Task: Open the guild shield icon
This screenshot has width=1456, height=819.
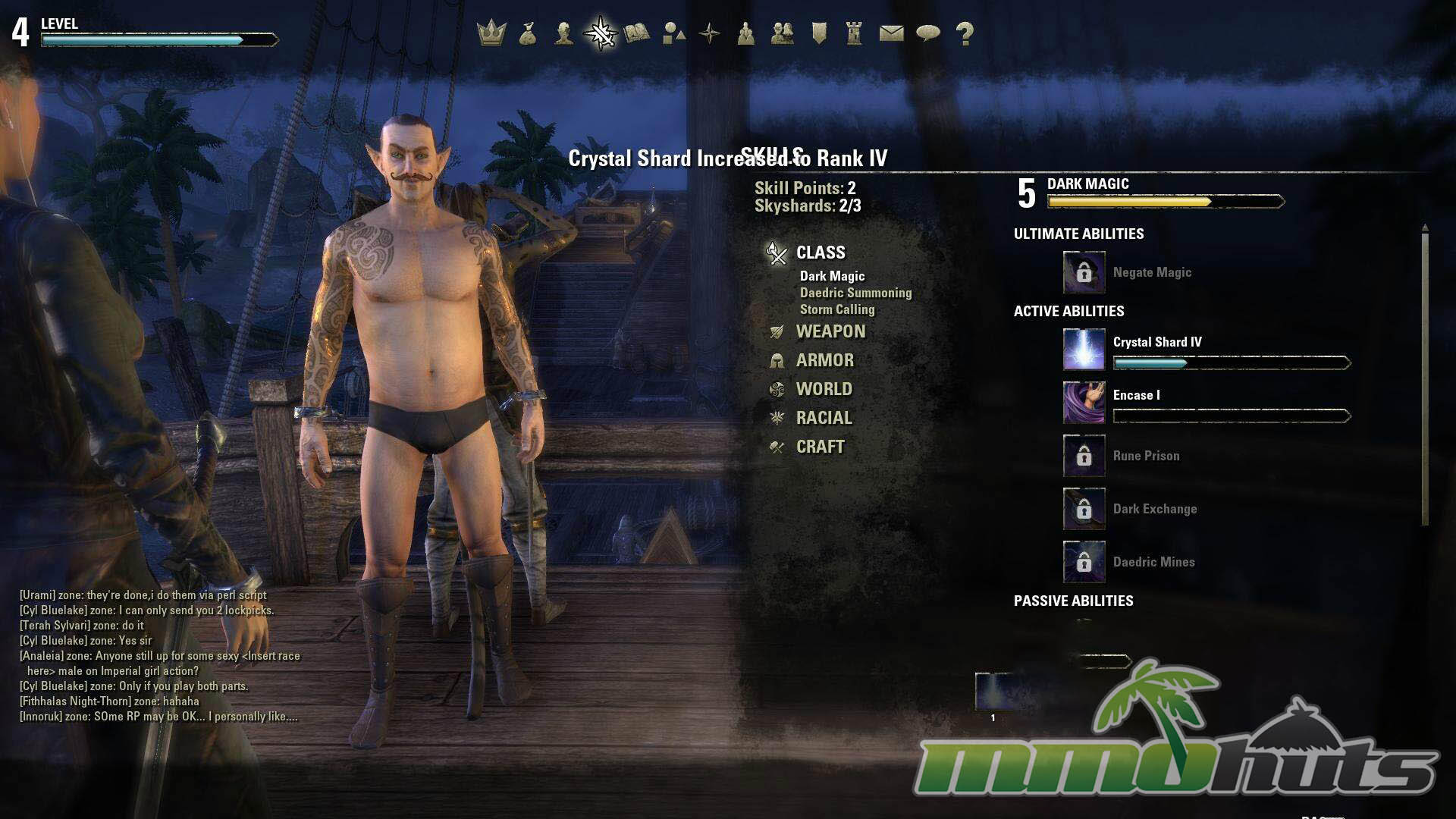Action: [x=819, y=33]
